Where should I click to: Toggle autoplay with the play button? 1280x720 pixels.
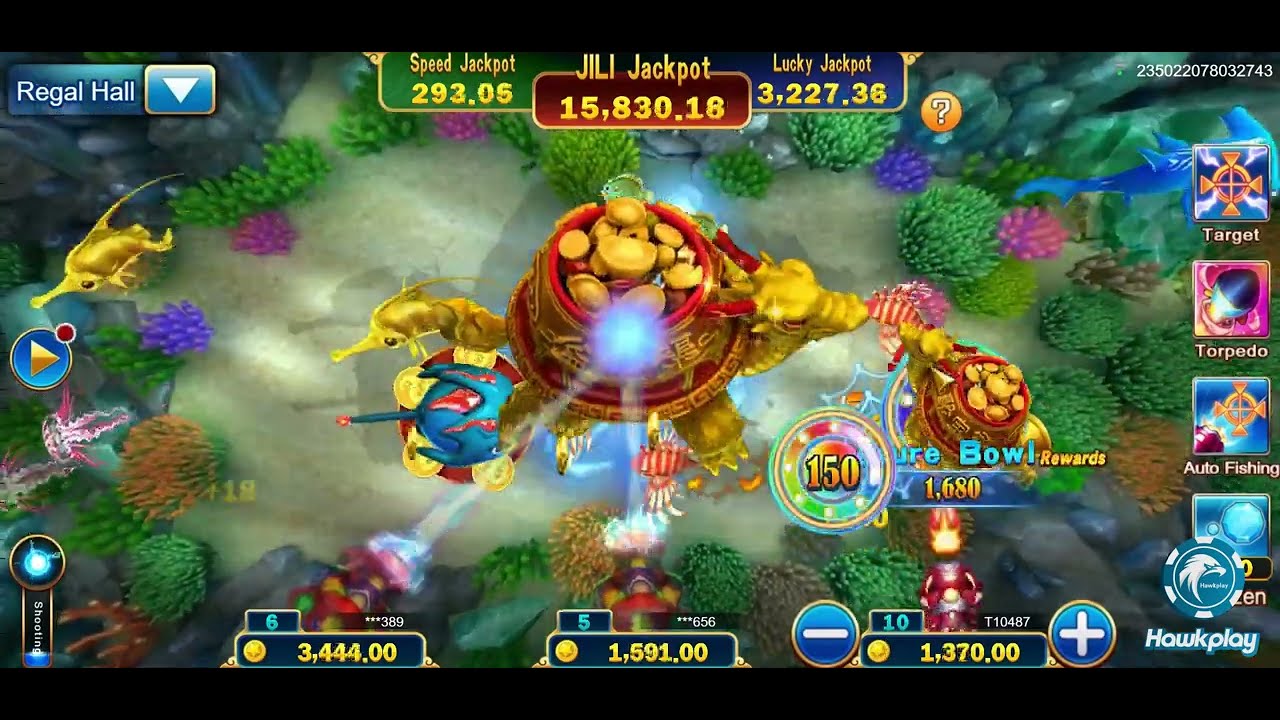tap(41, 357)
